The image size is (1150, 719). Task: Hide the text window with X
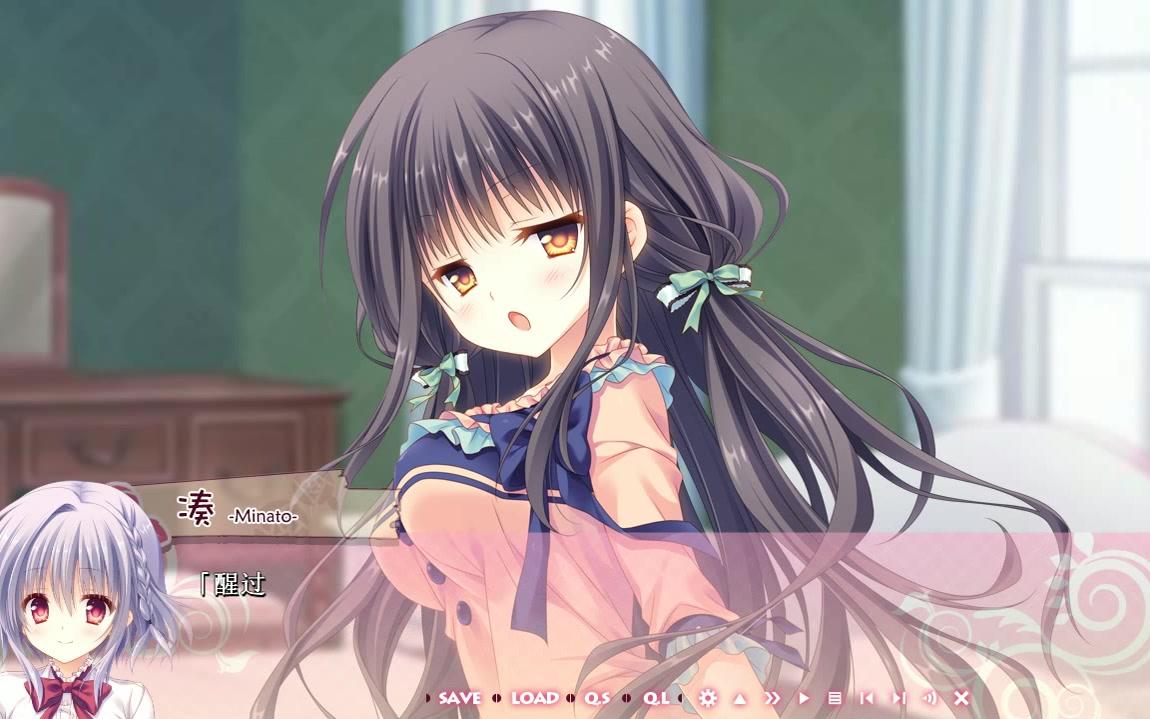[x=961, y=698]
